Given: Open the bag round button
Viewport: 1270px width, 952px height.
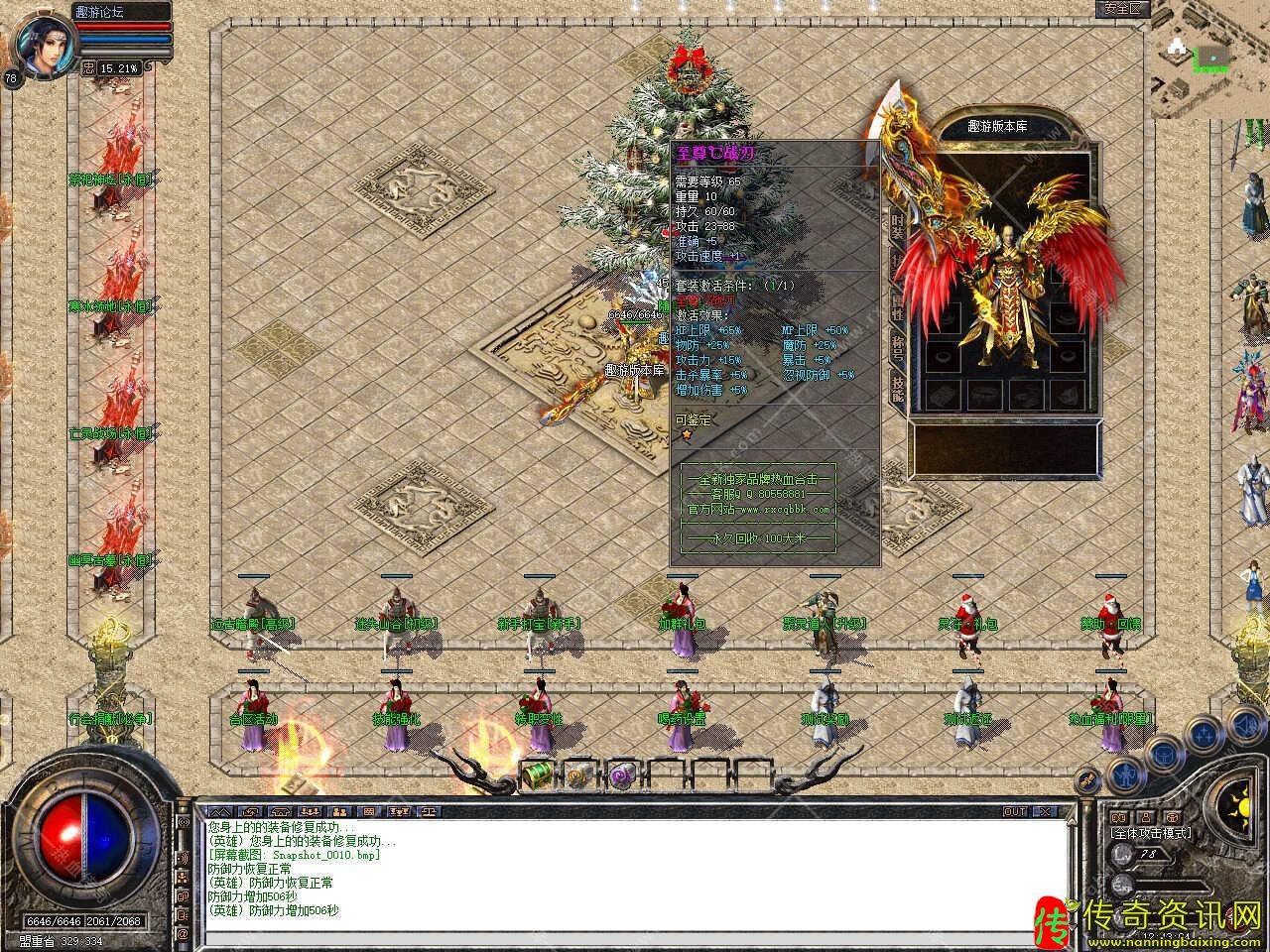Looking at the screenshot, I should (x=1164, y=753).
